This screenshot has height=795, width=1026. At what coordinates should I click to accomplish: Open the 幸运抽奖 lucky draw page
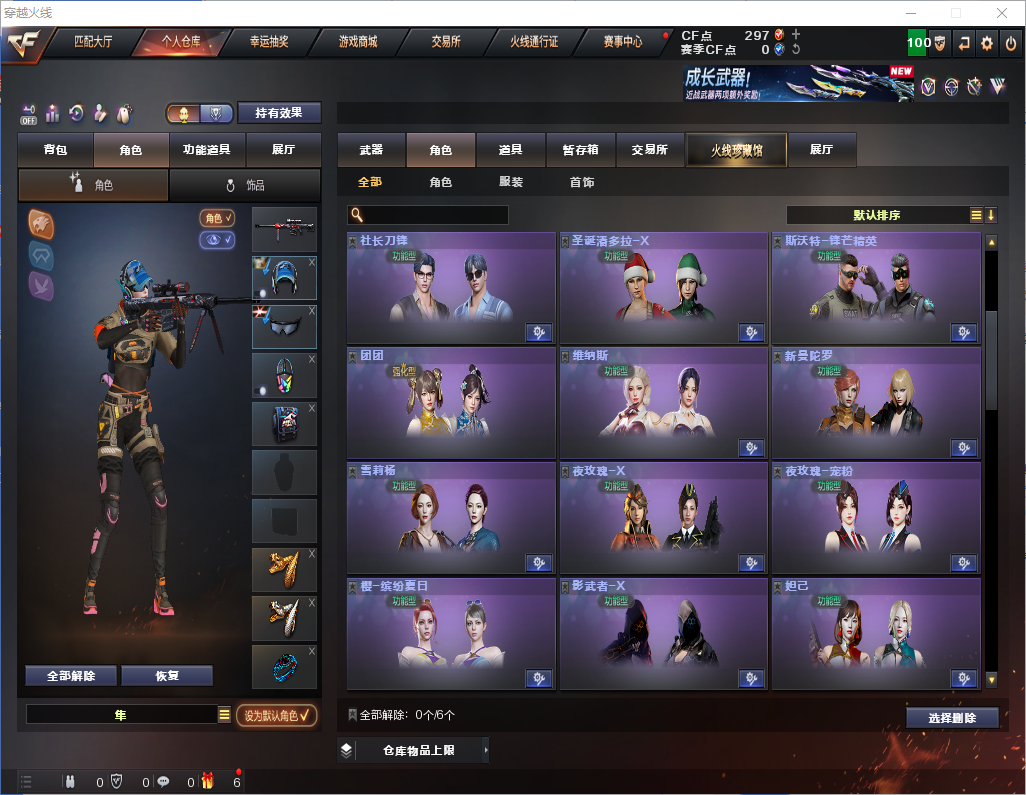pyautogui.click(x=270, y=42)
